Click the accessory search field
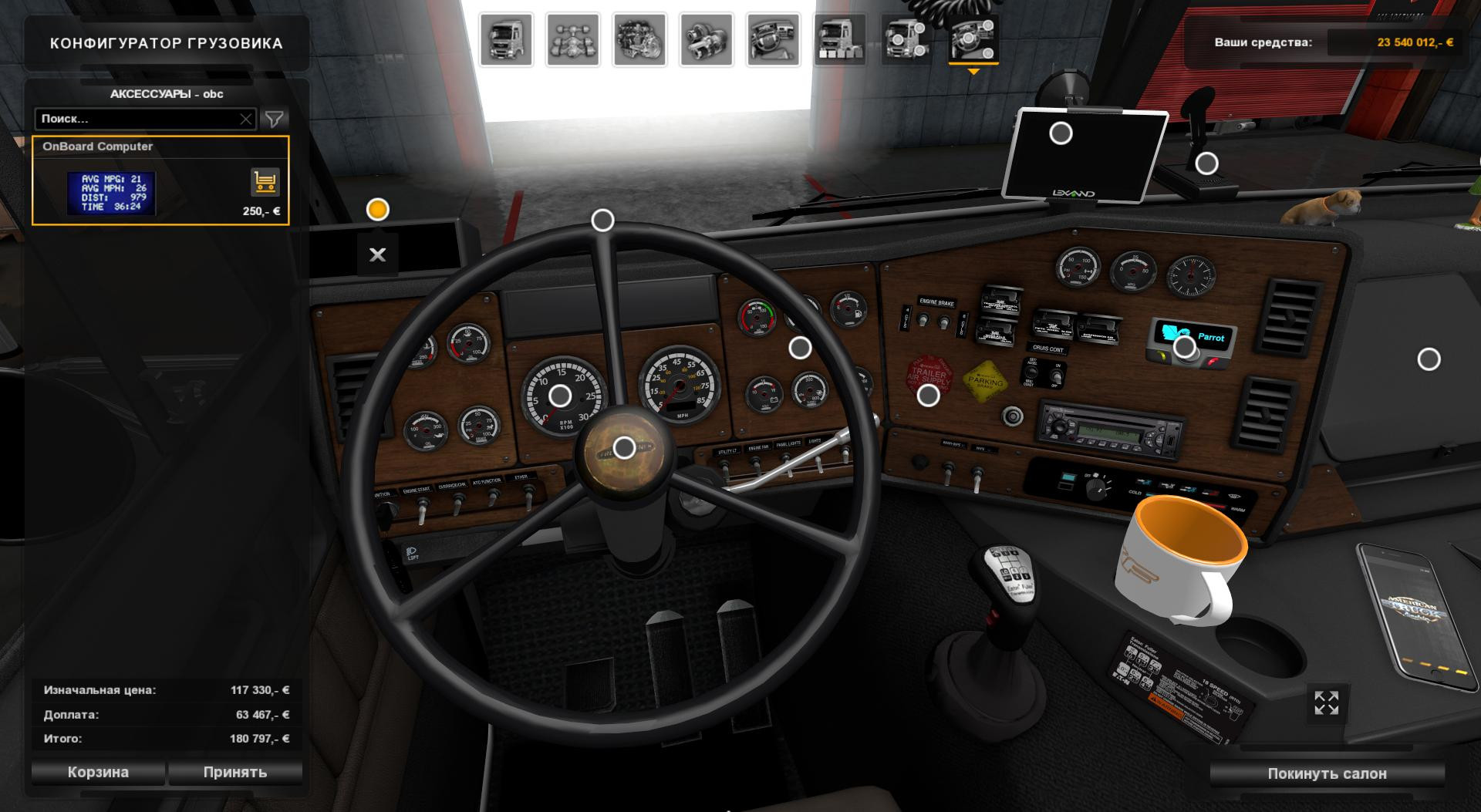 [x=137, y=119]
